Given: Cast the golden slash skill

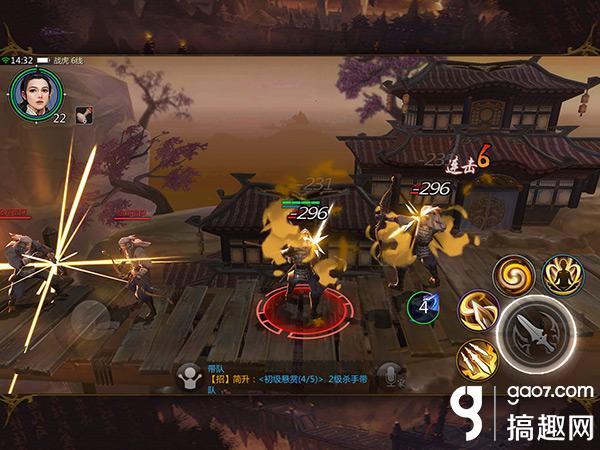Looking at the screenshot, I should (x=478, y=309).
